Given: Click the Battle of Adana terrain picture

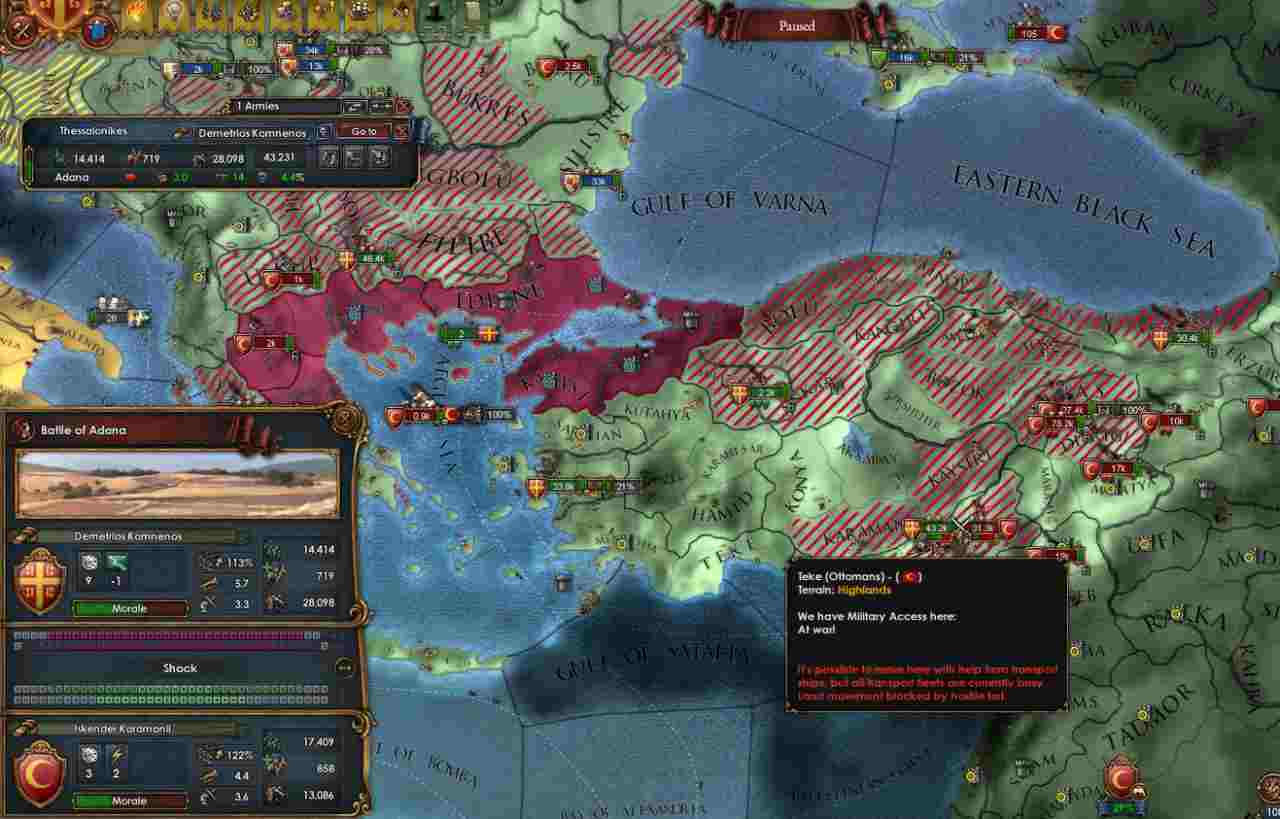Looking at the screenshot, I should pos(177,484).
